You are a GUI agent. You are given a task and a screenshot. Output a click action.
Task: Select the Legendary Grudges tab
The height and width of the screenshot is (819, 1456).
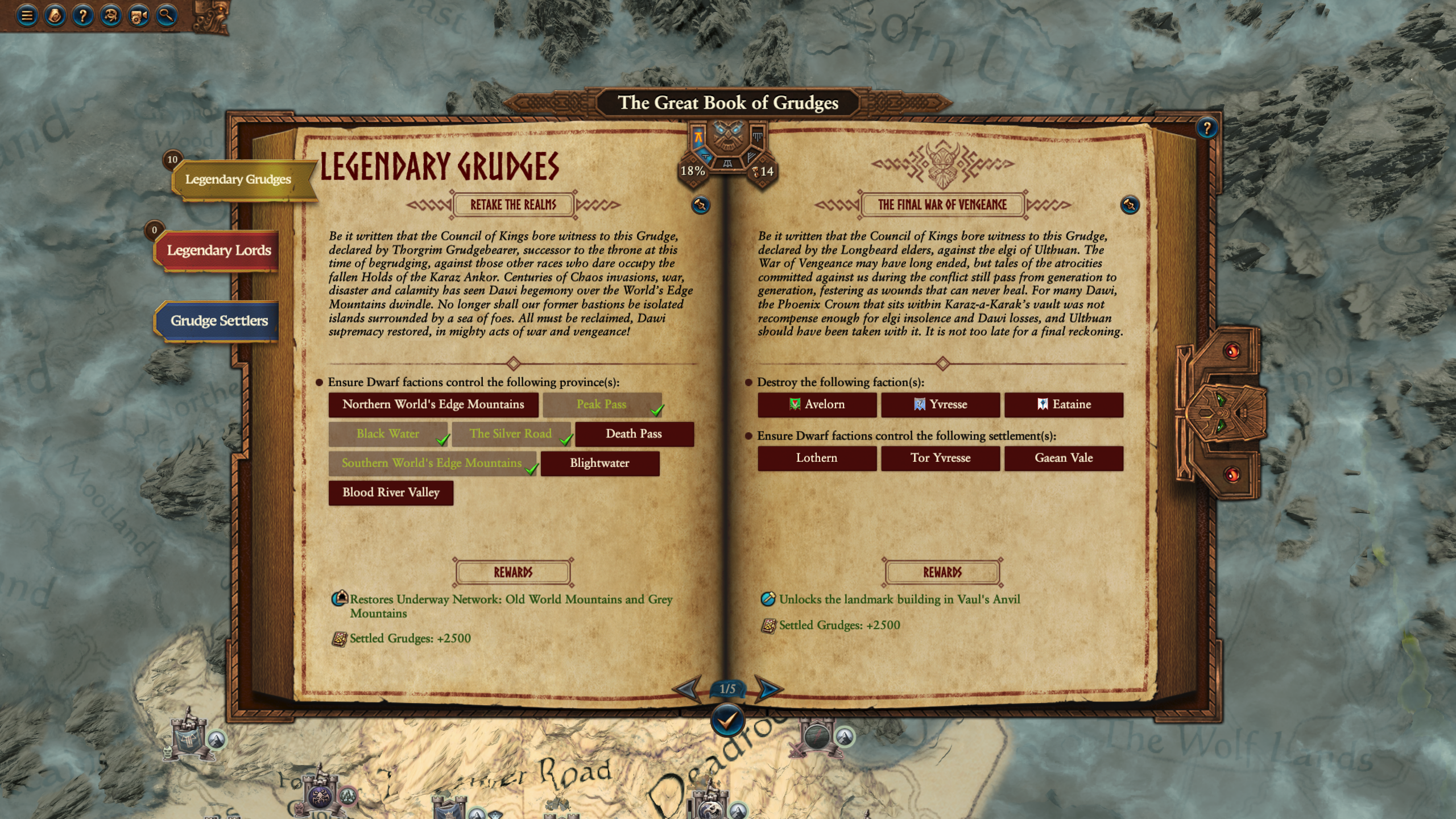point(238,180)
